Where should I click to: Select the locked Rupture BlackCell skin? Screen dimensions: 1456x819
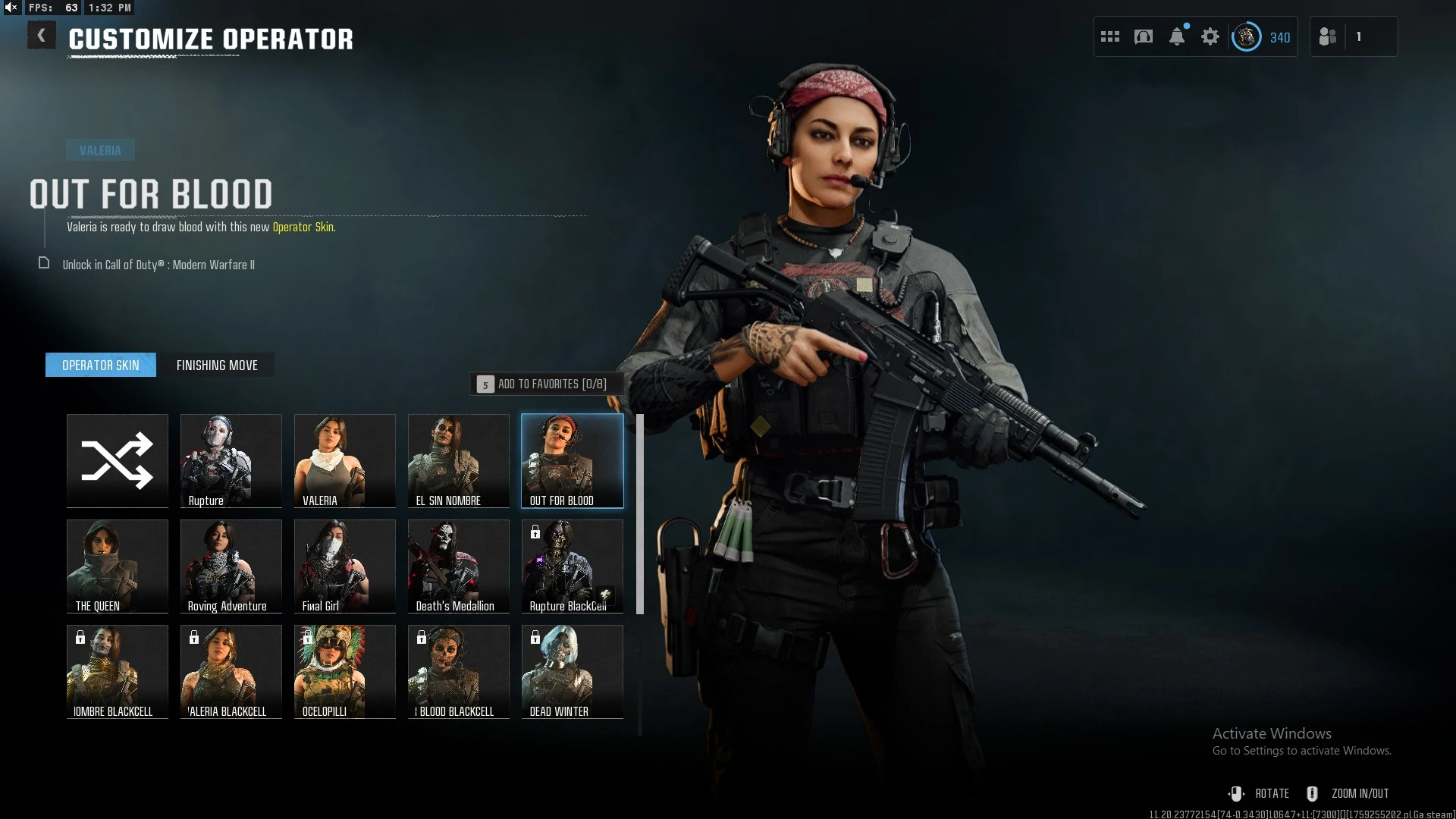click(x=573, y=566)
